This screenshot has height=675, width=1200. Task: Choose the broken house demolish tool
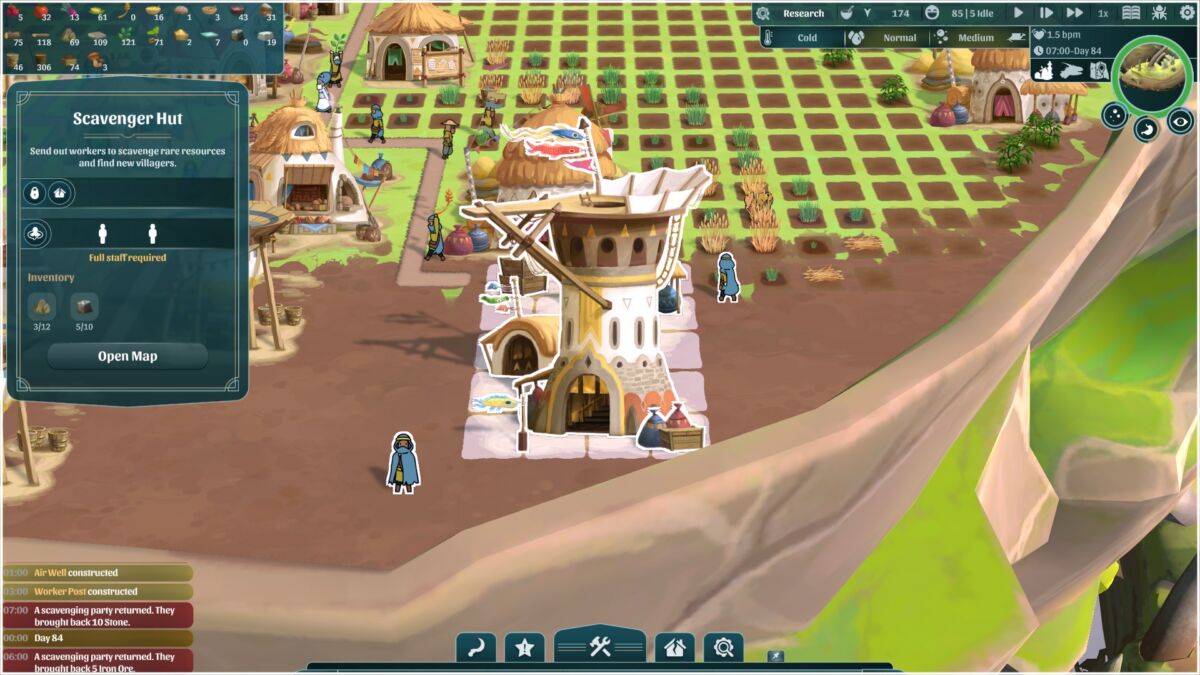[675, 648]
